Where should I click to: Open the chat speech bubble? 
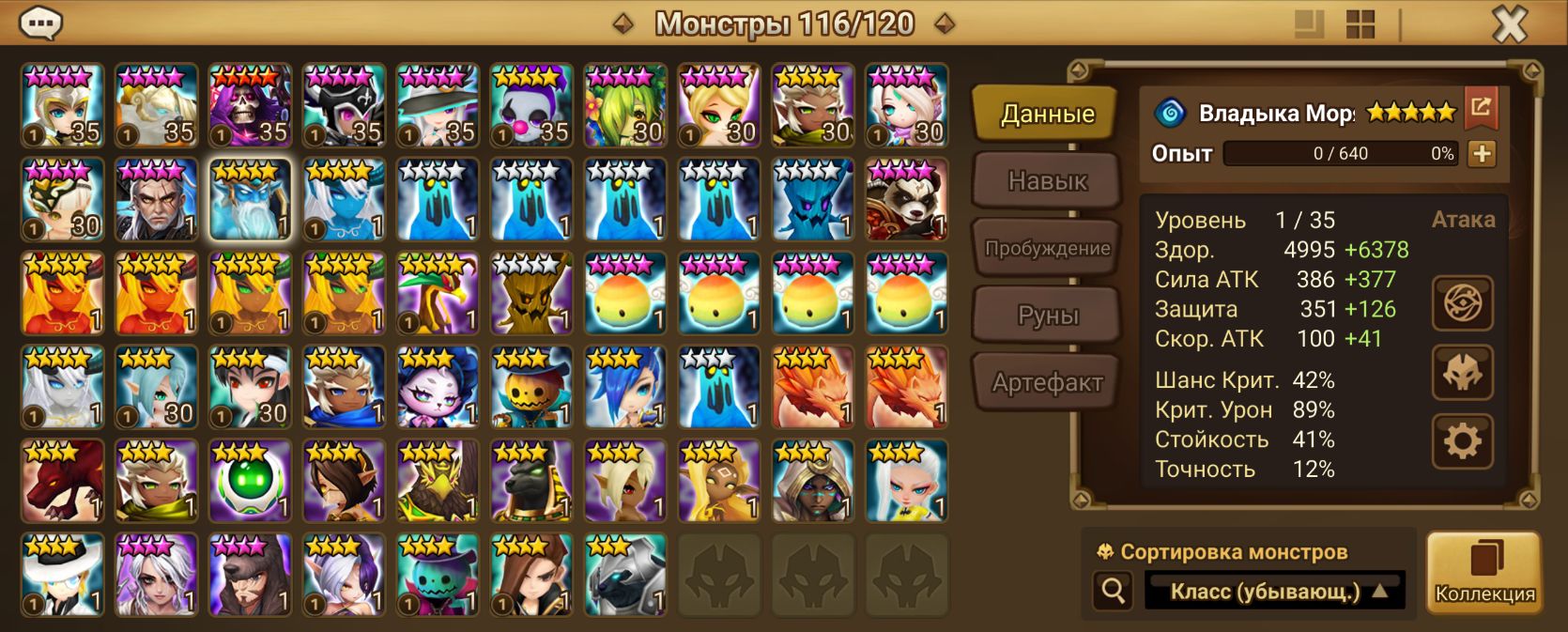(40, 23)
